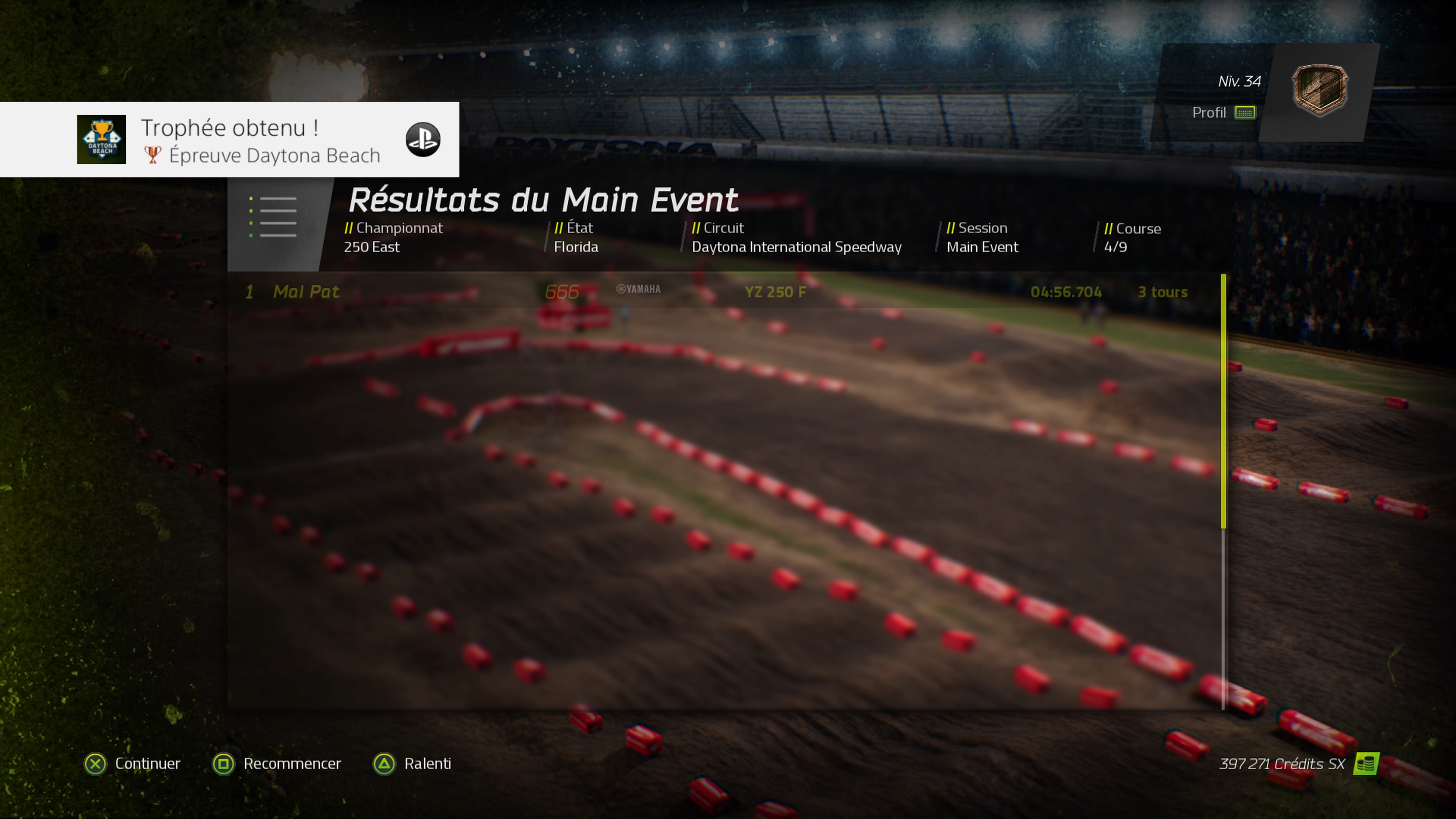Click the Crédits SX coin icon
This screenshot has width=1456, height=819.
(1365, 764)
